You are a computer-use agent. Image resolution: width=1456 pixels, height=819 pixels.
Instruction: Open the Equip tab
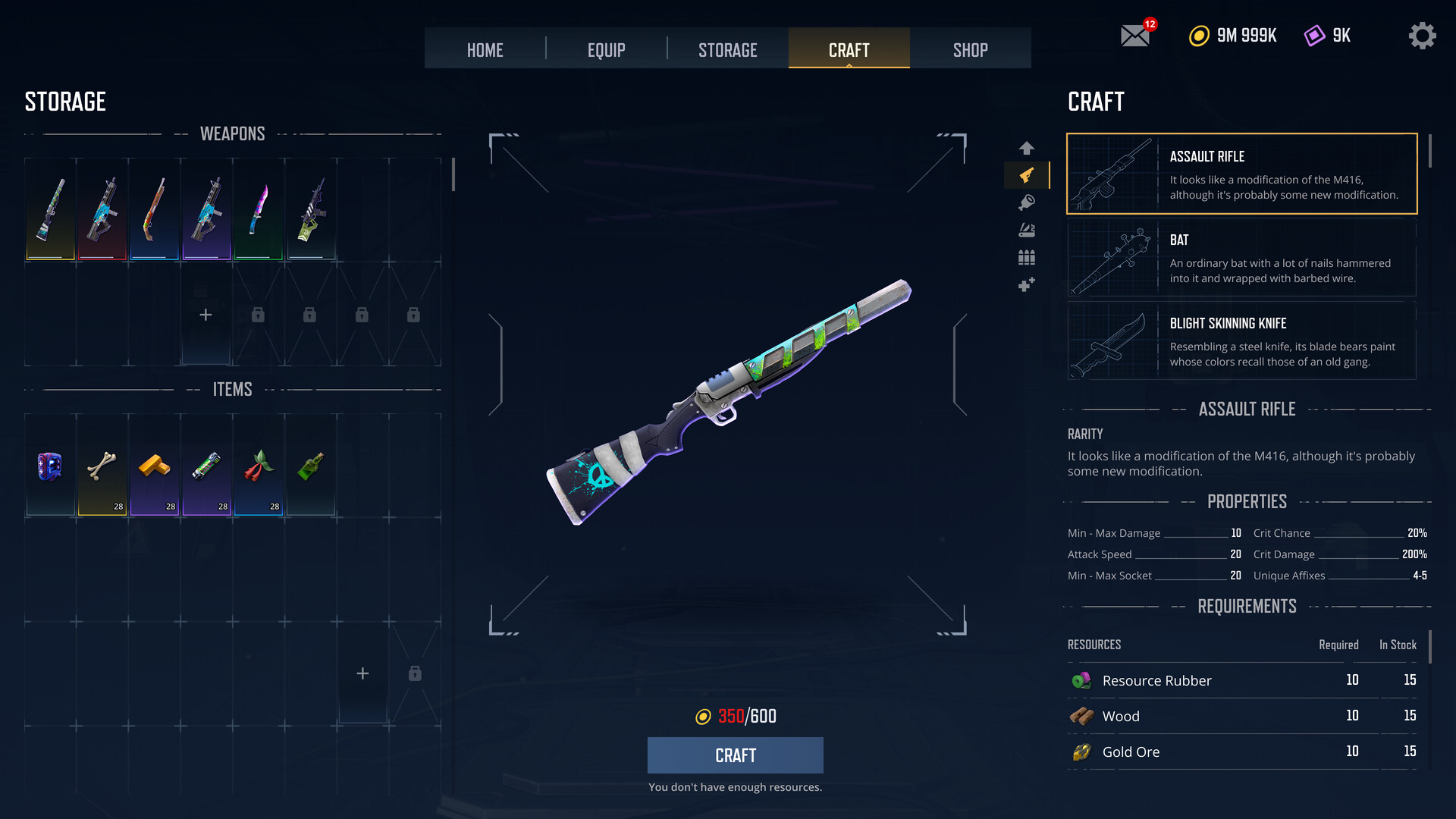click(x=606, y=50)
